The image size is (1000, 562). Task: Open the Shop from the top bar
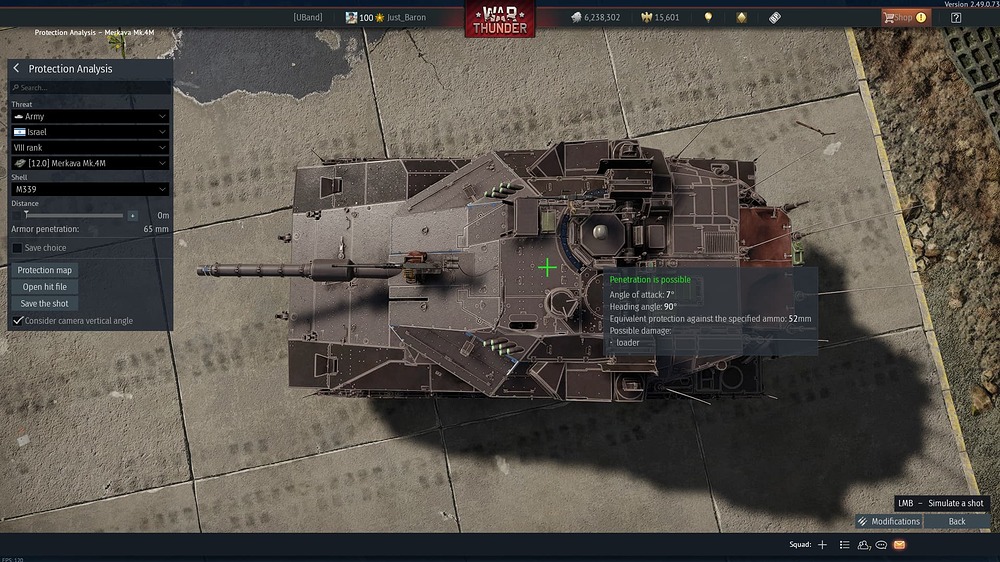904,17
